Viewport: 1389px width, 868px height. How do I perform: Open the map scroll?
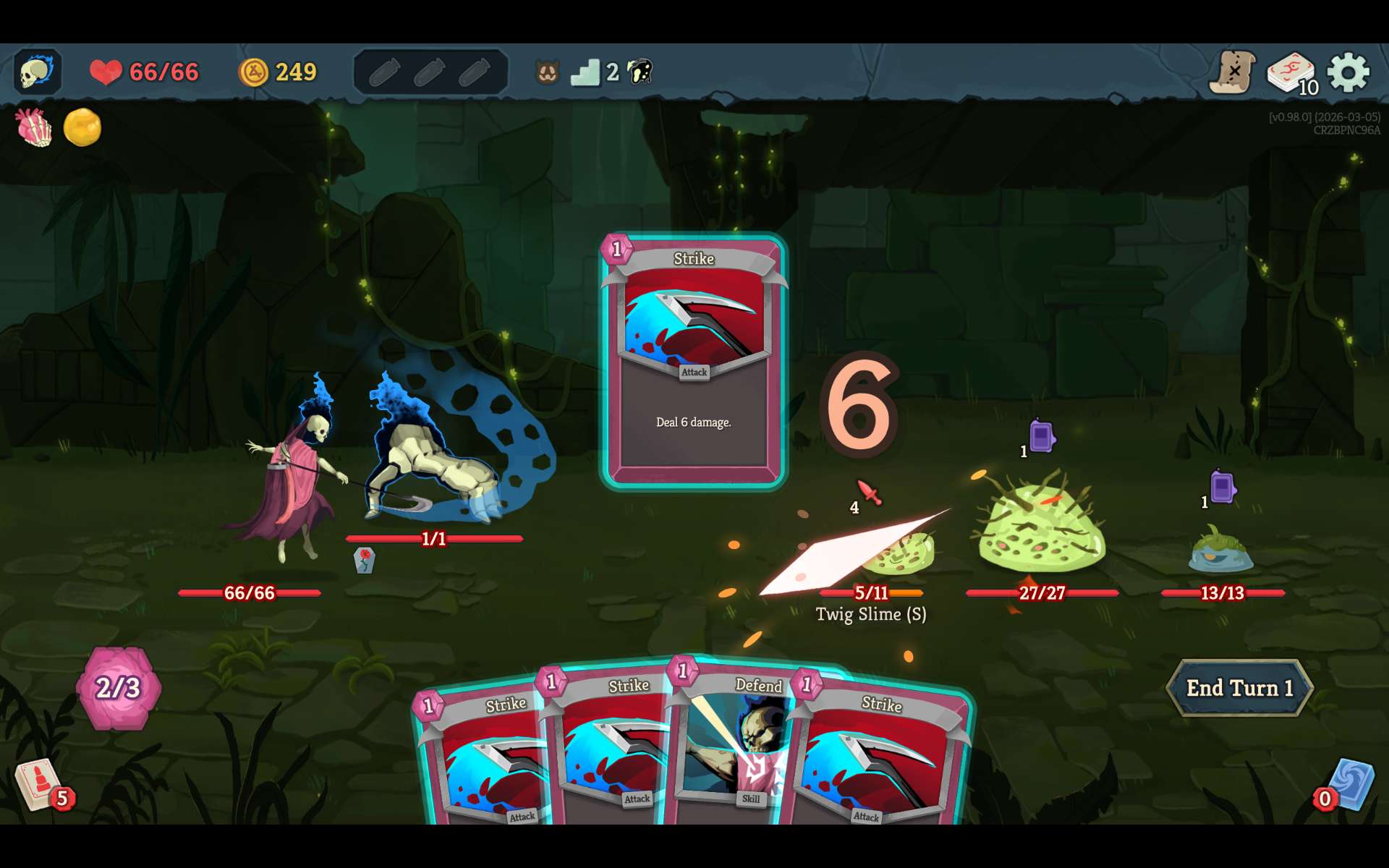pos(1232,72)
